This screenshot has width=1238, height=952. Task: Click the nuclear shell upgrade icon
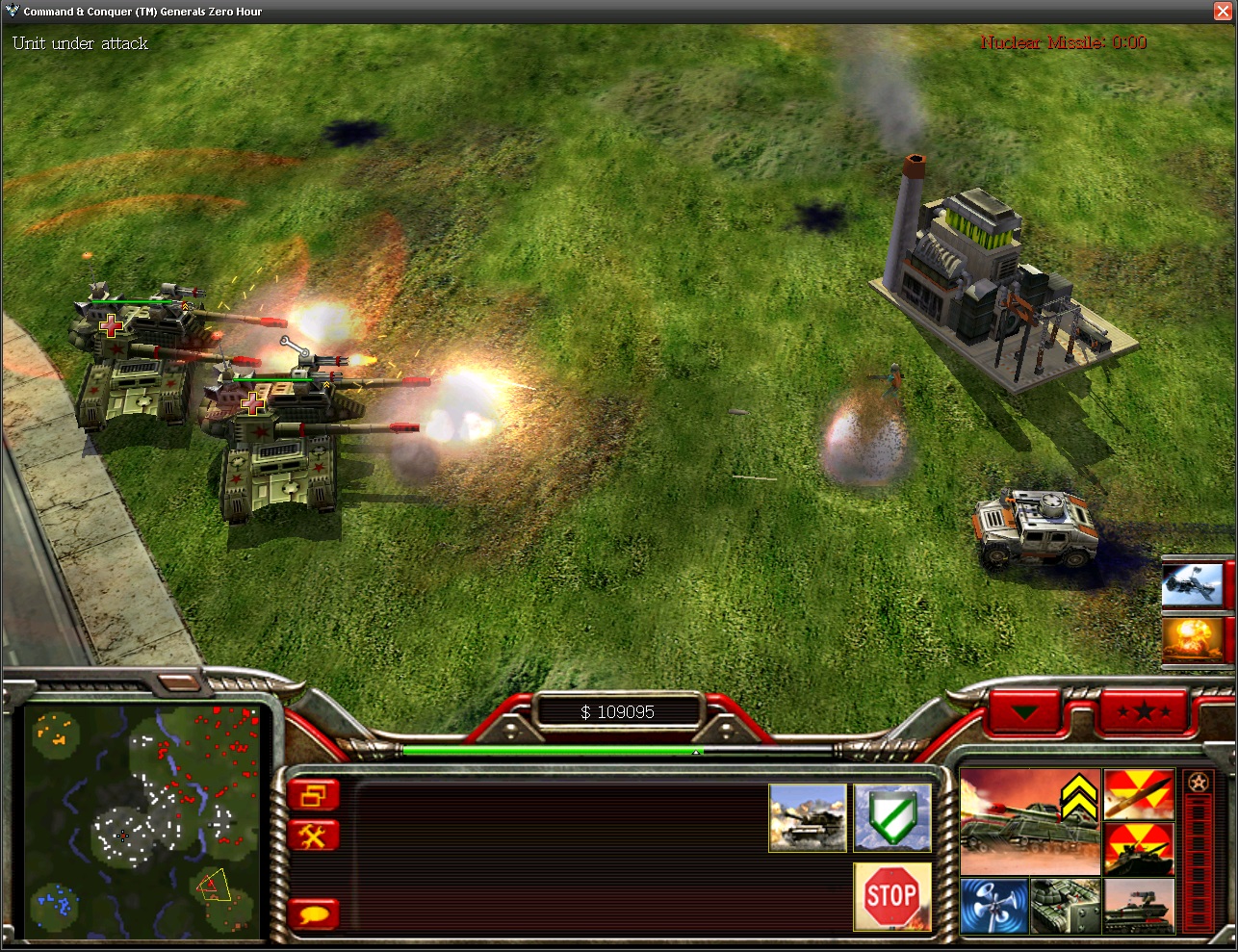(1139, 794)
